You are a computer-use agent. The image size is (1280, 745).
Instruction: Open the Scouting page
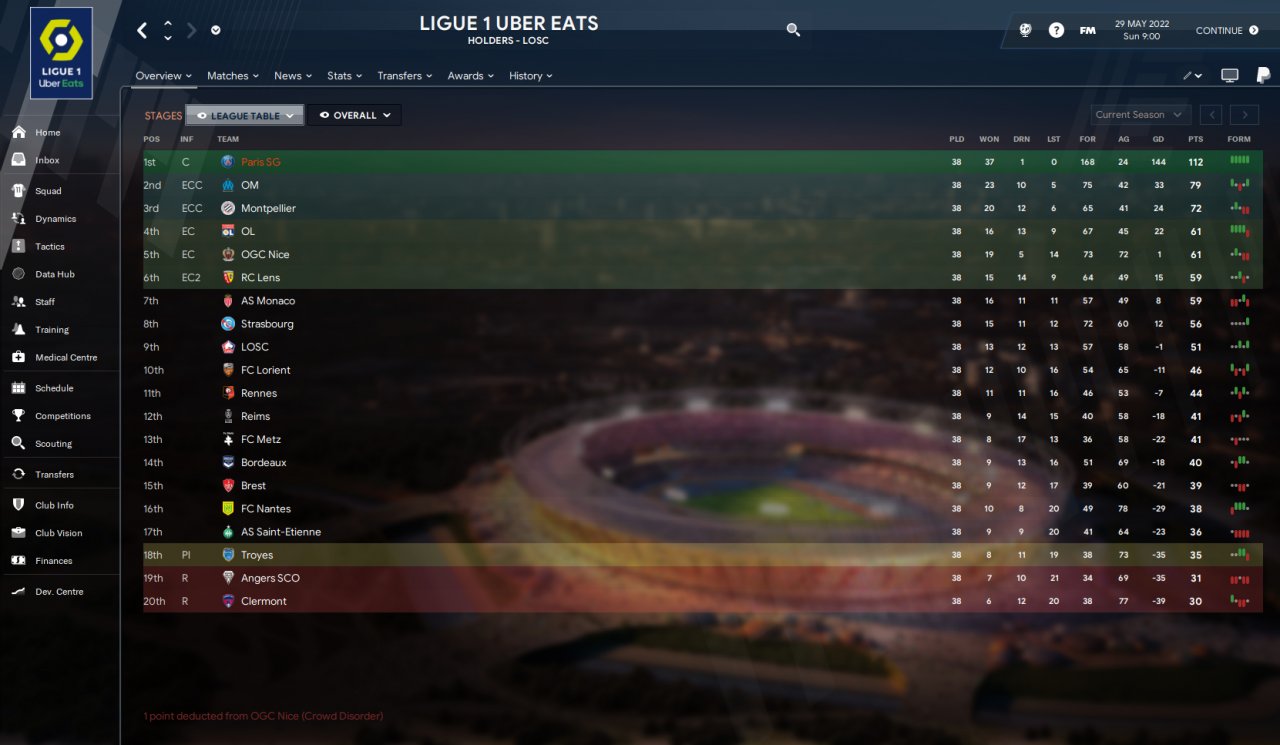(53, 443)
